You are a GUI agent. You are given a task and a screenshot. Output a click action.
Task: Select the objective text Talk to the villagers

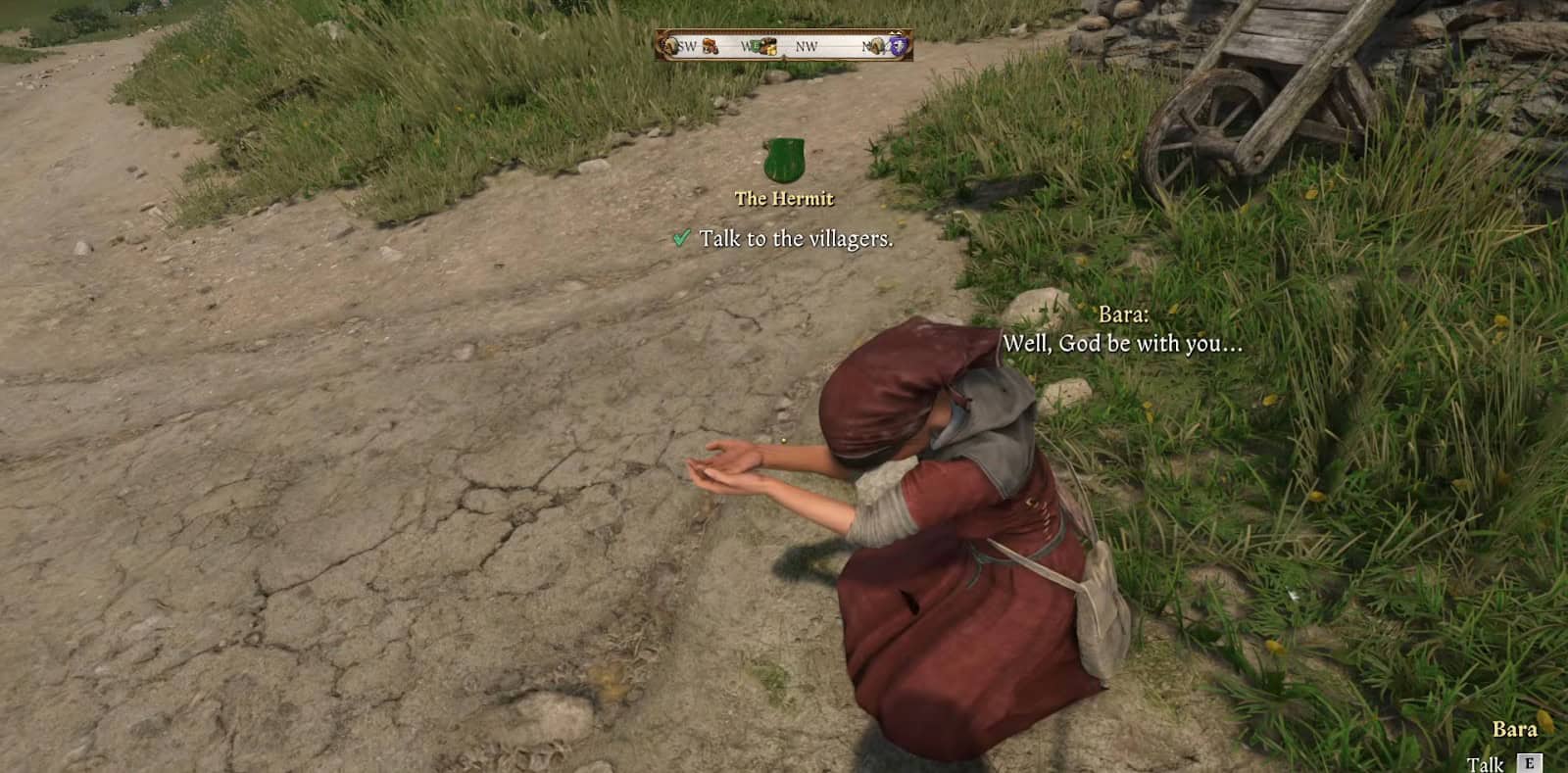click(x=797, y=237)
